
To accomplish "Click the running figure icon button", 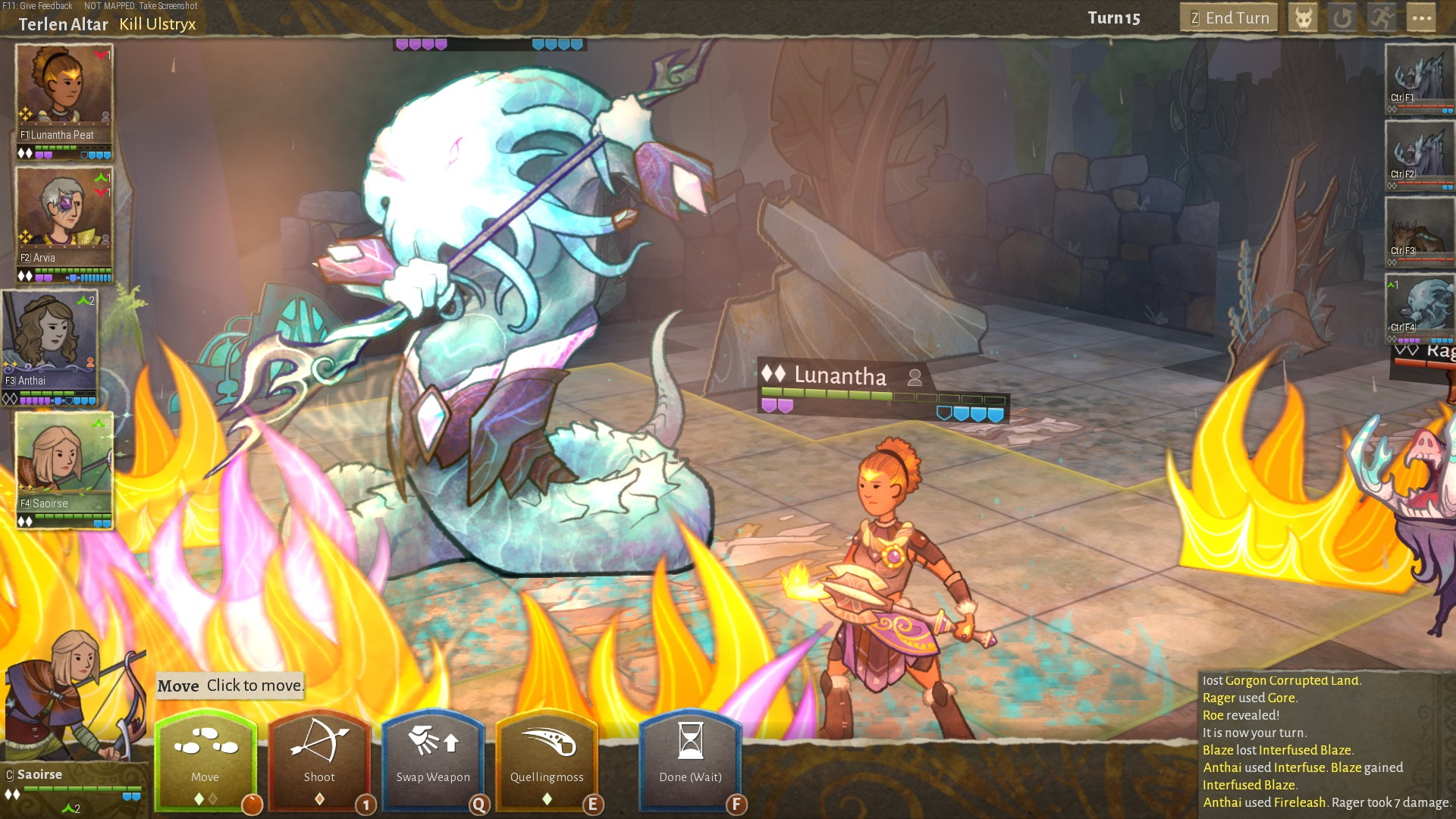I will 1382,18.
